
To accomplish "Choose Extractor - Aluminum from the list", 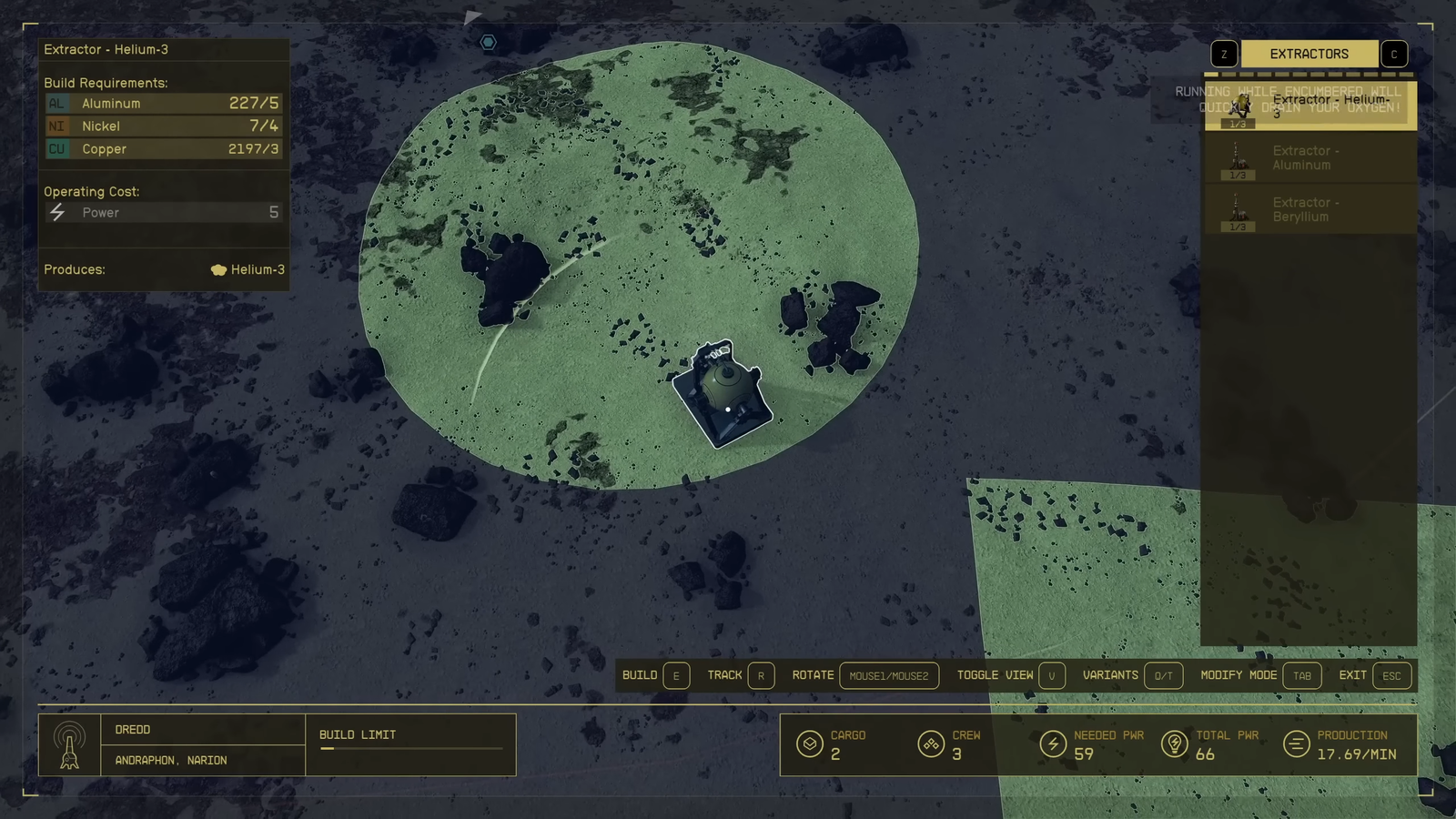I will (1310, 158).
